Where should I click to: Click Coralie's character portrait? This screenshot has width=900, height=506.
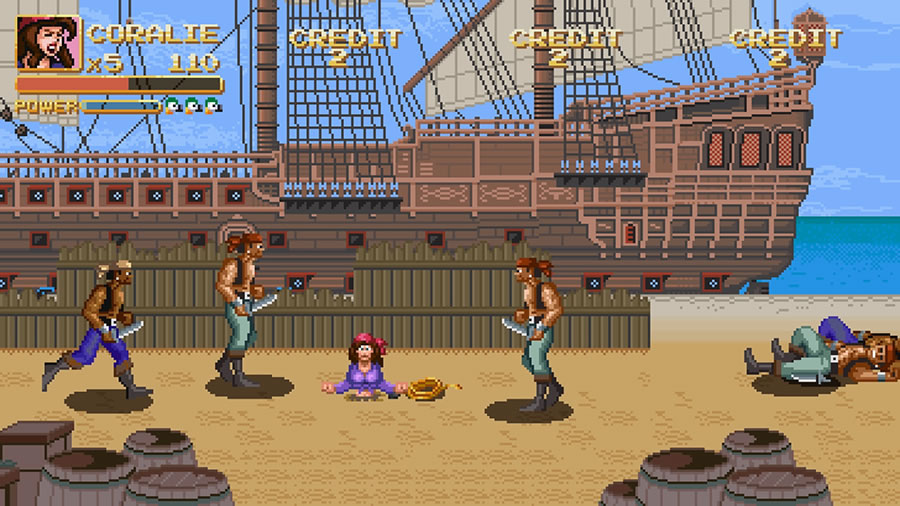click(48, 43)
